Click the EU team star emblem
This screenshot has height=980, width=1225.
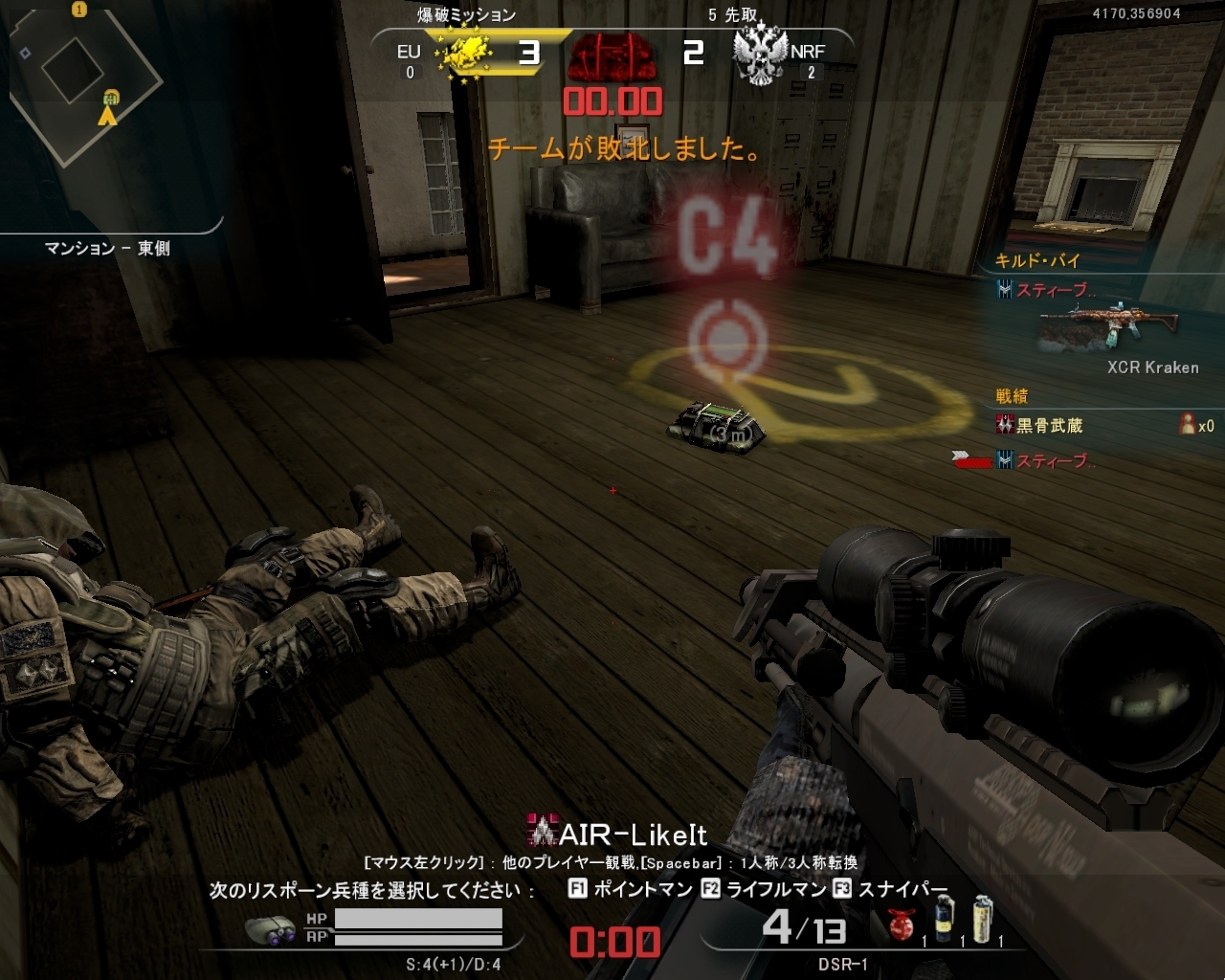[x=463, y=55]
